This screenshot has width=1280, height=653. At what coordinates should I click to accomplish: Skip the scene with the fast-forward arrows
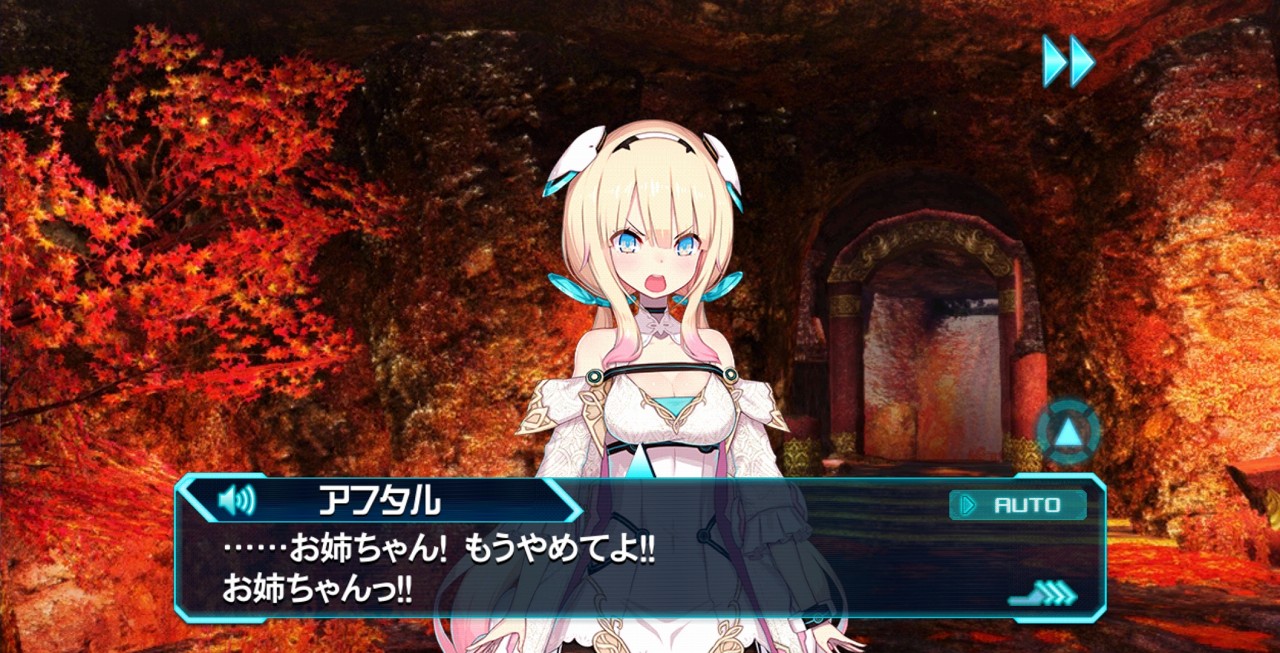tap(1068, 61)
